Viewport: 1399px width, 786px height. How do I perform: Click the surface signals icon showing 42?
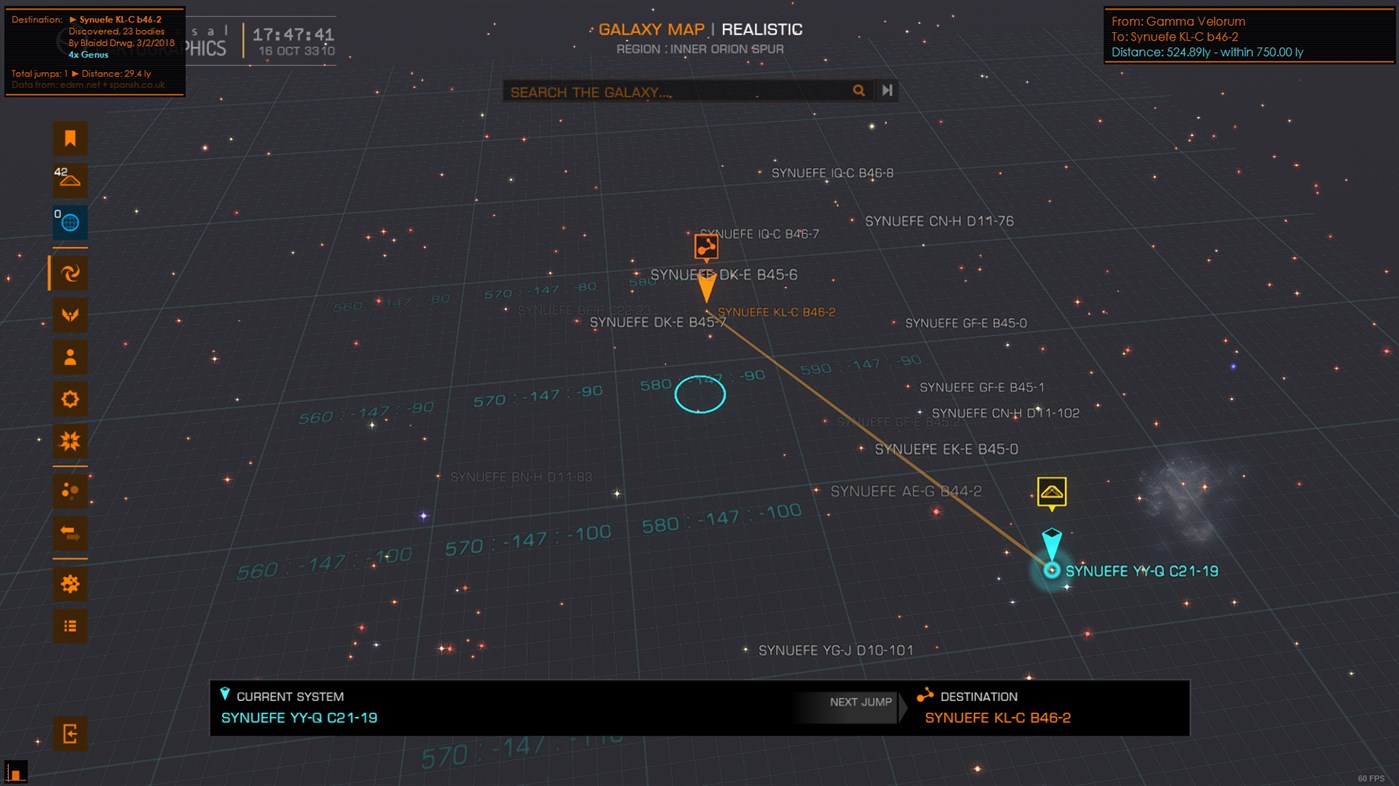70,180
